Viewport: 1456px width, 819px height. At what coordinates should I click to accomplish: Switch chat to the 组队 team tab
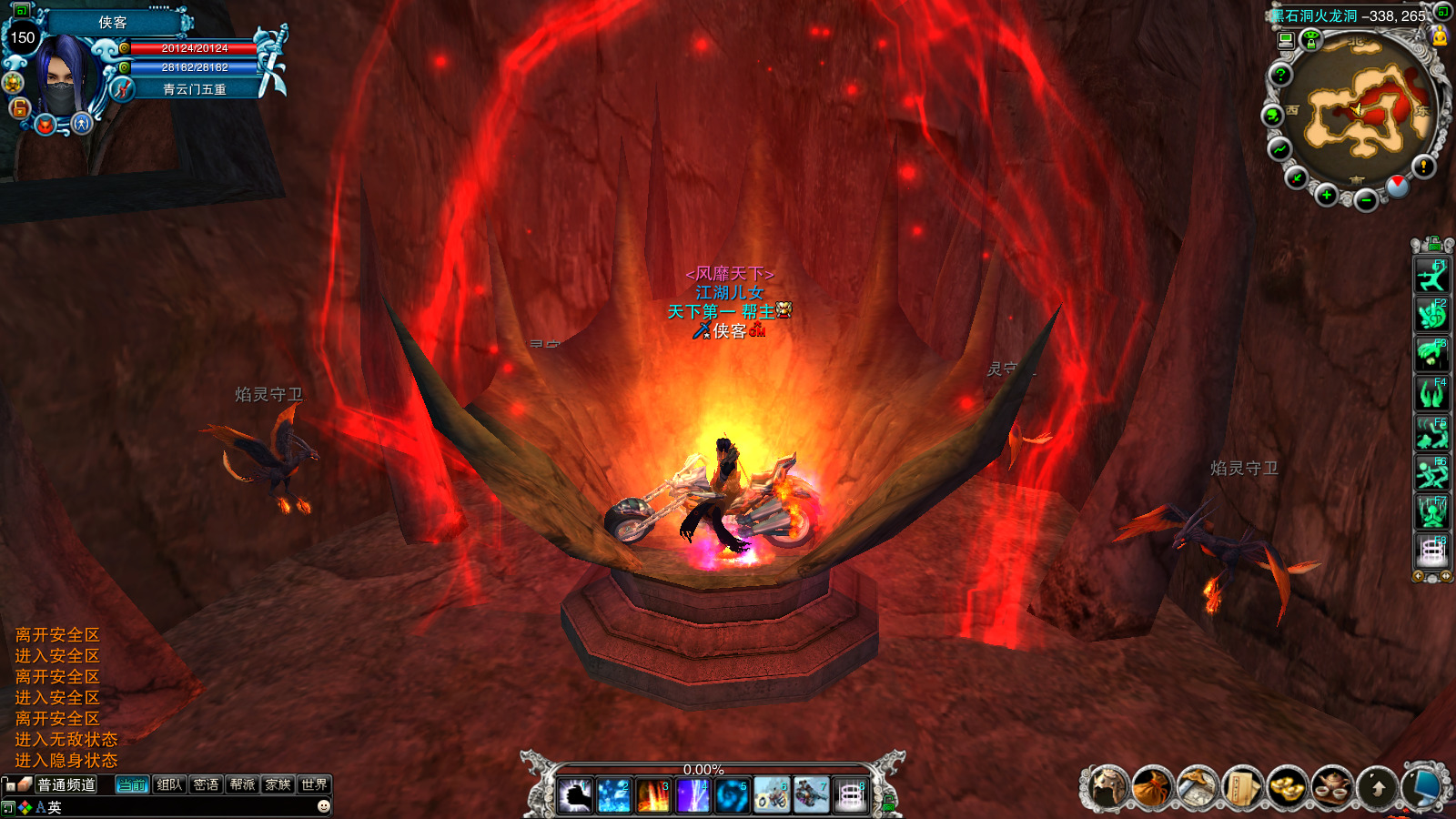tap(169, 784)
